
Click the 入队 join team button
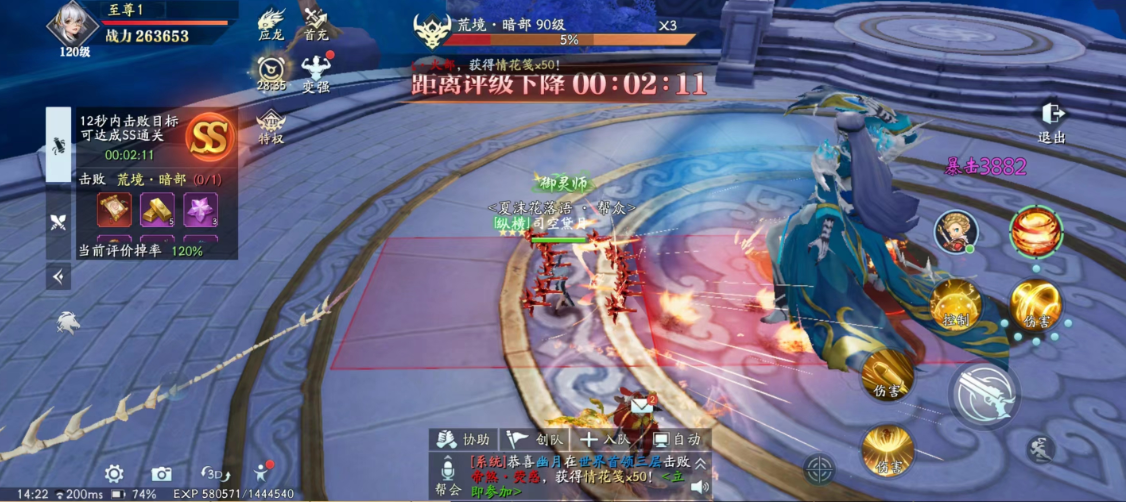(x=605, y=439)
